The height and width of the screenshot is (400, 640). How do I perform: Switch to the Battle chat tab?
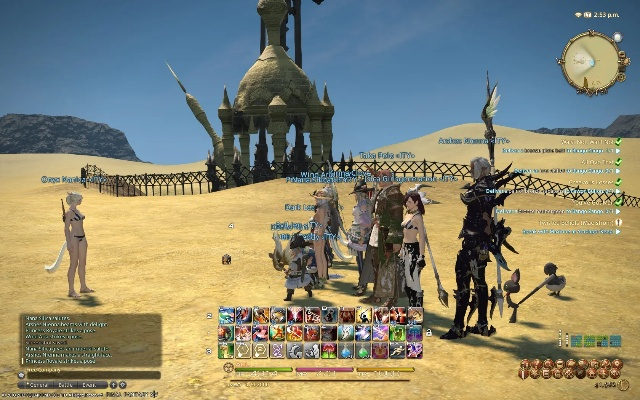(65, 384)
